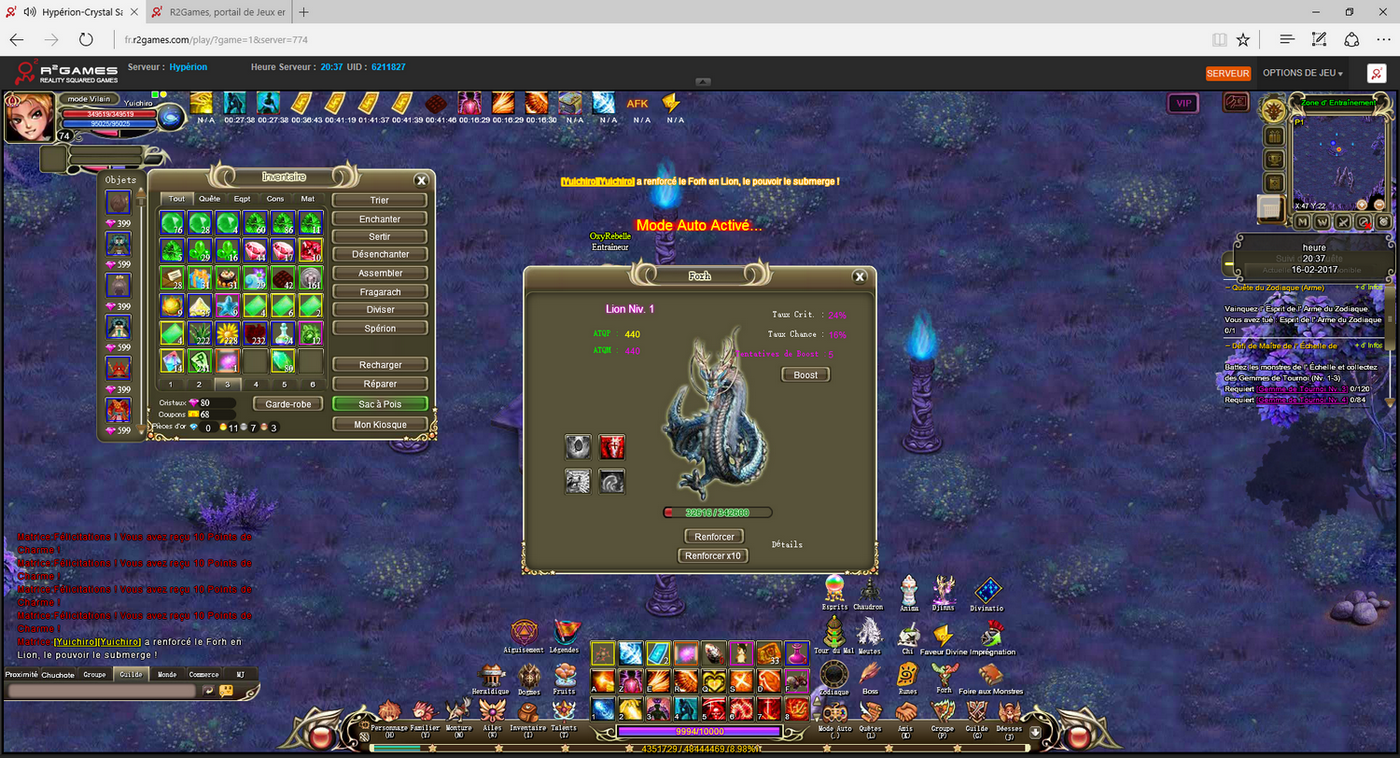Boost the Lion Forh

(806, 375)
